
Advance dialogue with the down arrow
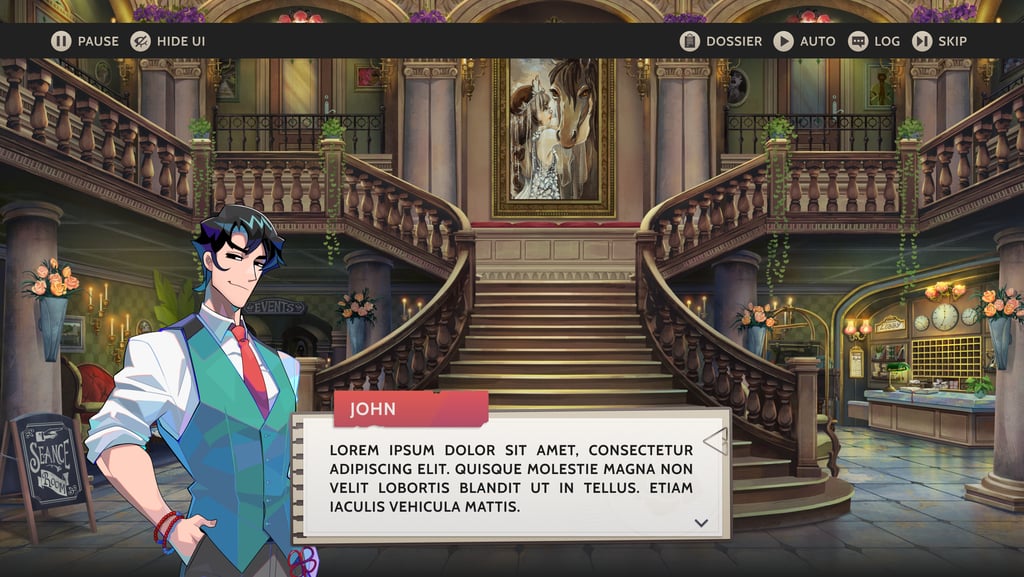(701, 522)
